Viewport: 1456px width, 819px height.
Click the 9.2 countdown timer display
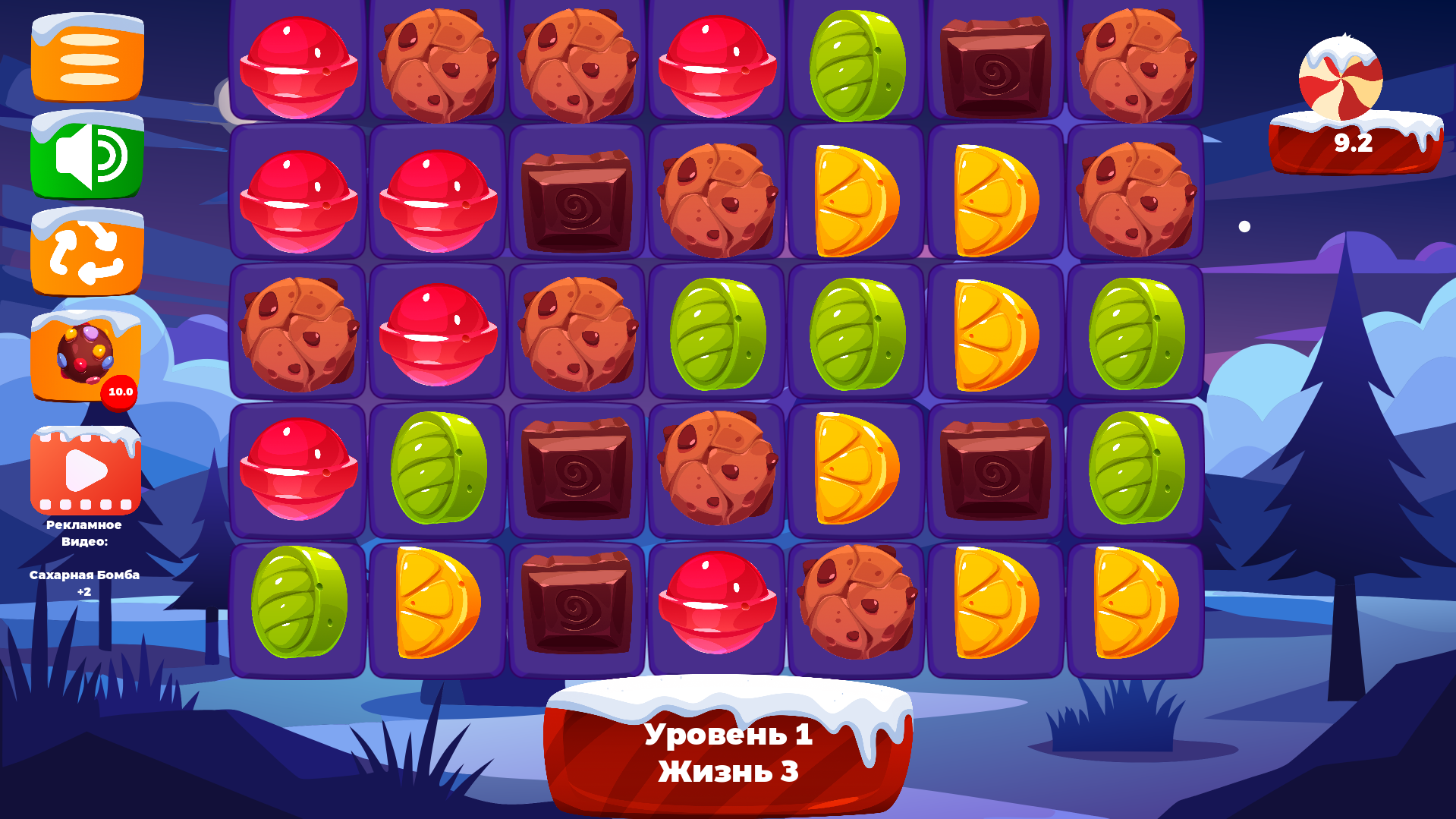(1353, 141)
